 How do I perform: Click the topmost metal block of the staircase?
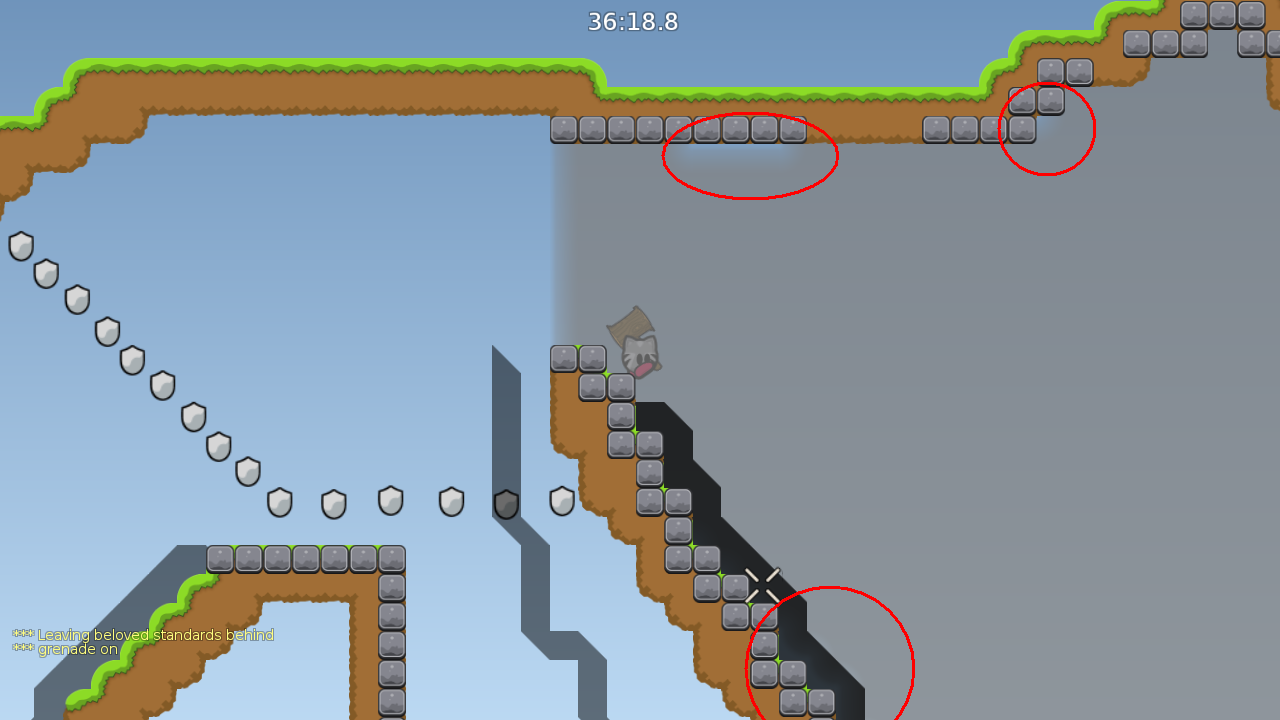pos(565,357)
